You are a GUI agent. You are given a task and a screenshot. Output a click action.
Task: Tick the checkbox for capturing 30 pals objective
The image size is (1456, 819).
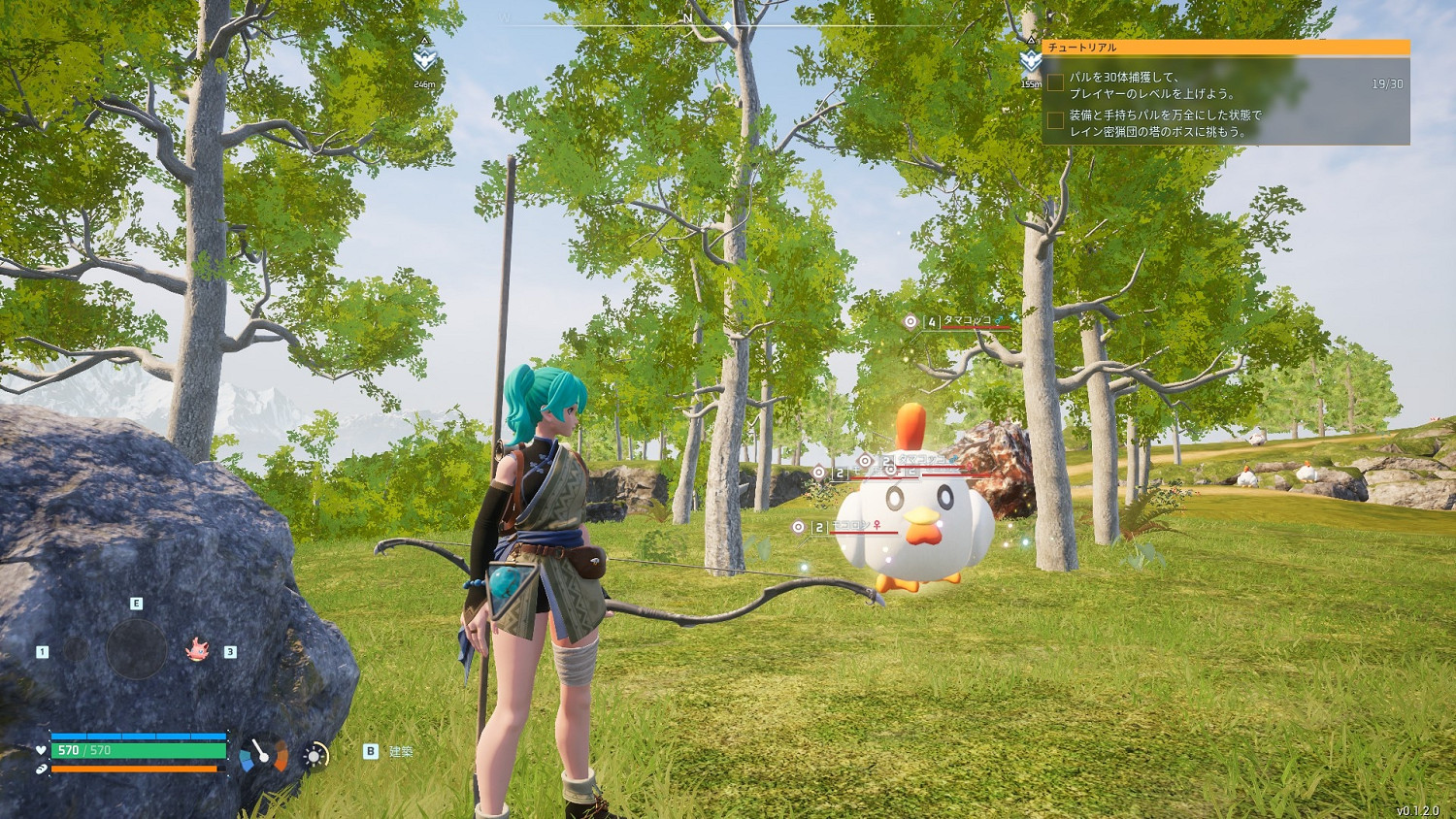(x=1055, y=83)
